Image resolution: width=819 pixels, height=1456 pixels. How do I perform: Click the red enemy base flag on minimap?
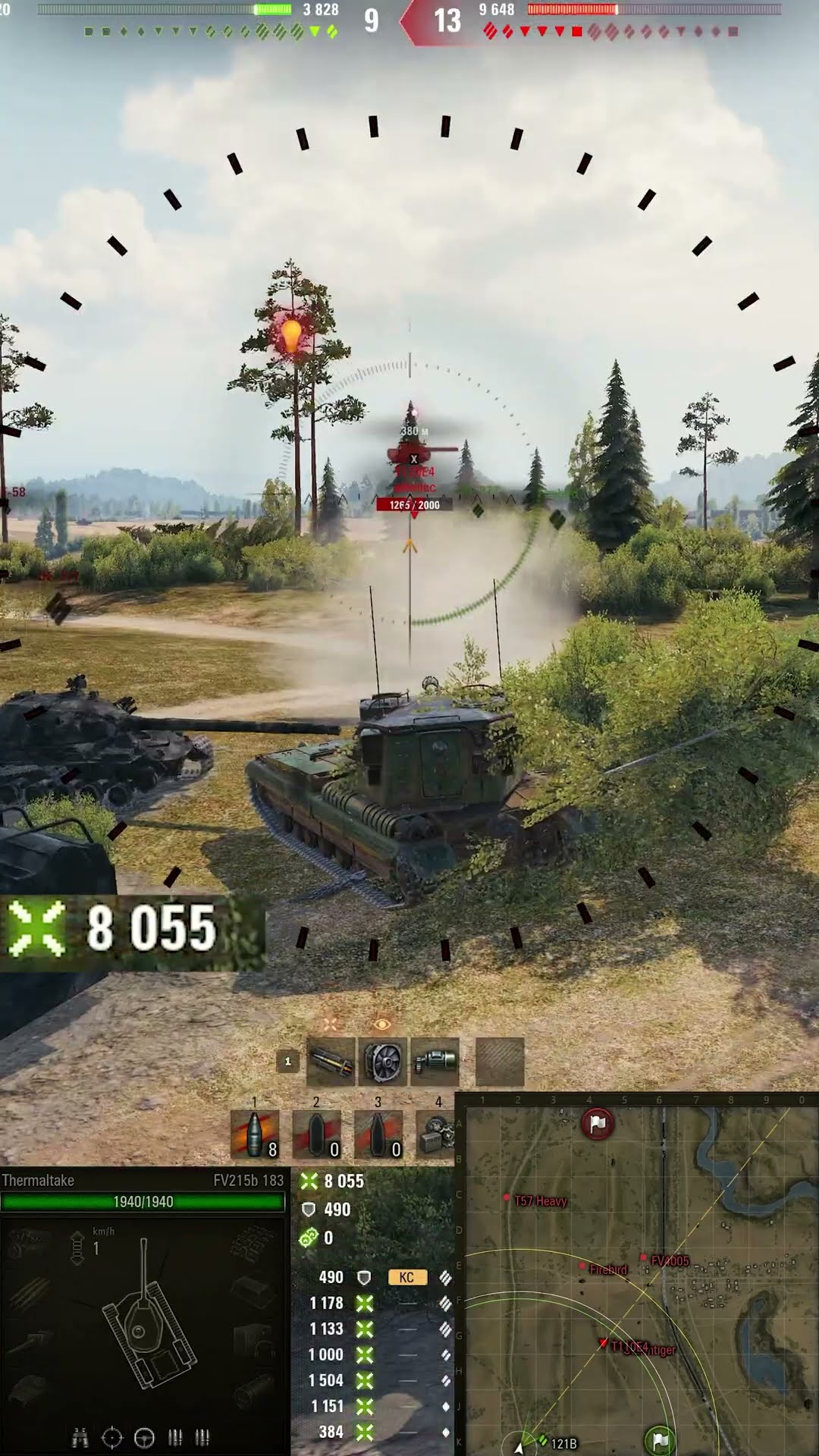[x=598, y=1124]
